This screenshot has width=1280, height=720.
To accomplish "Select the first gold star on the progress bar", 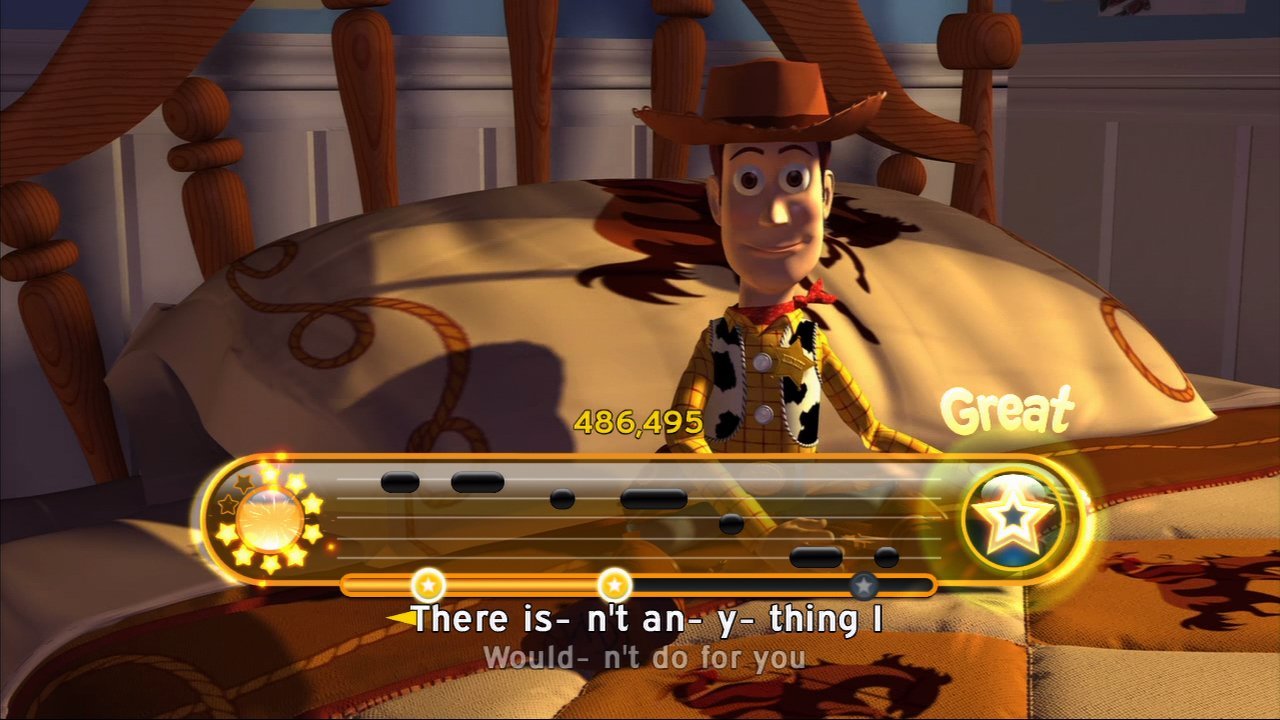I will click(x=427, y=584).
